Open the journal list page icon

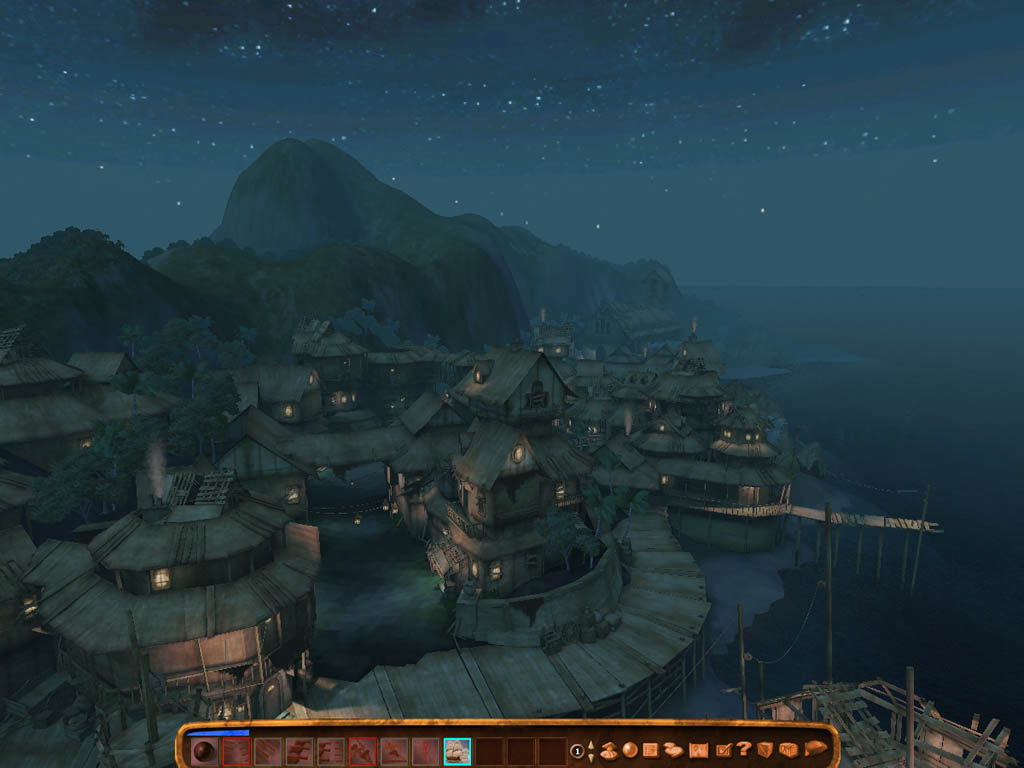[650, 749]
